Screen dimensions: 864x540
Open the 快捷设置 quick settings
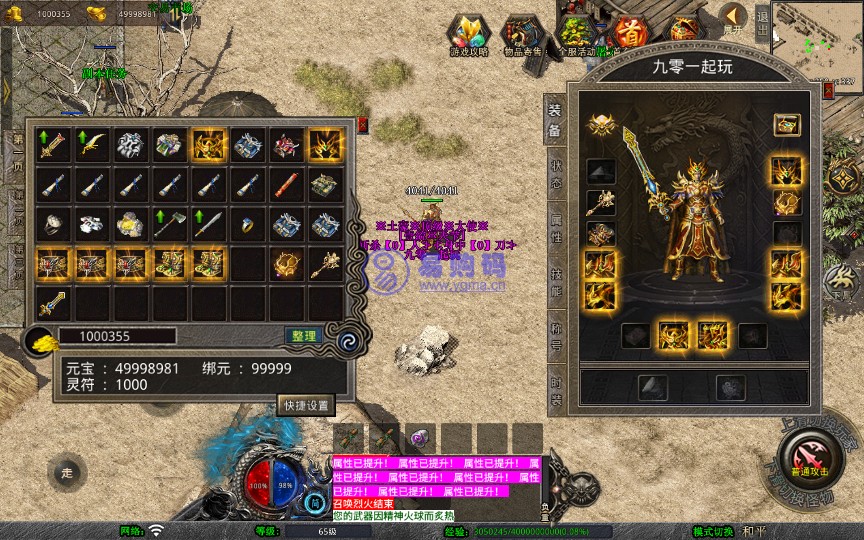point(305,405)
